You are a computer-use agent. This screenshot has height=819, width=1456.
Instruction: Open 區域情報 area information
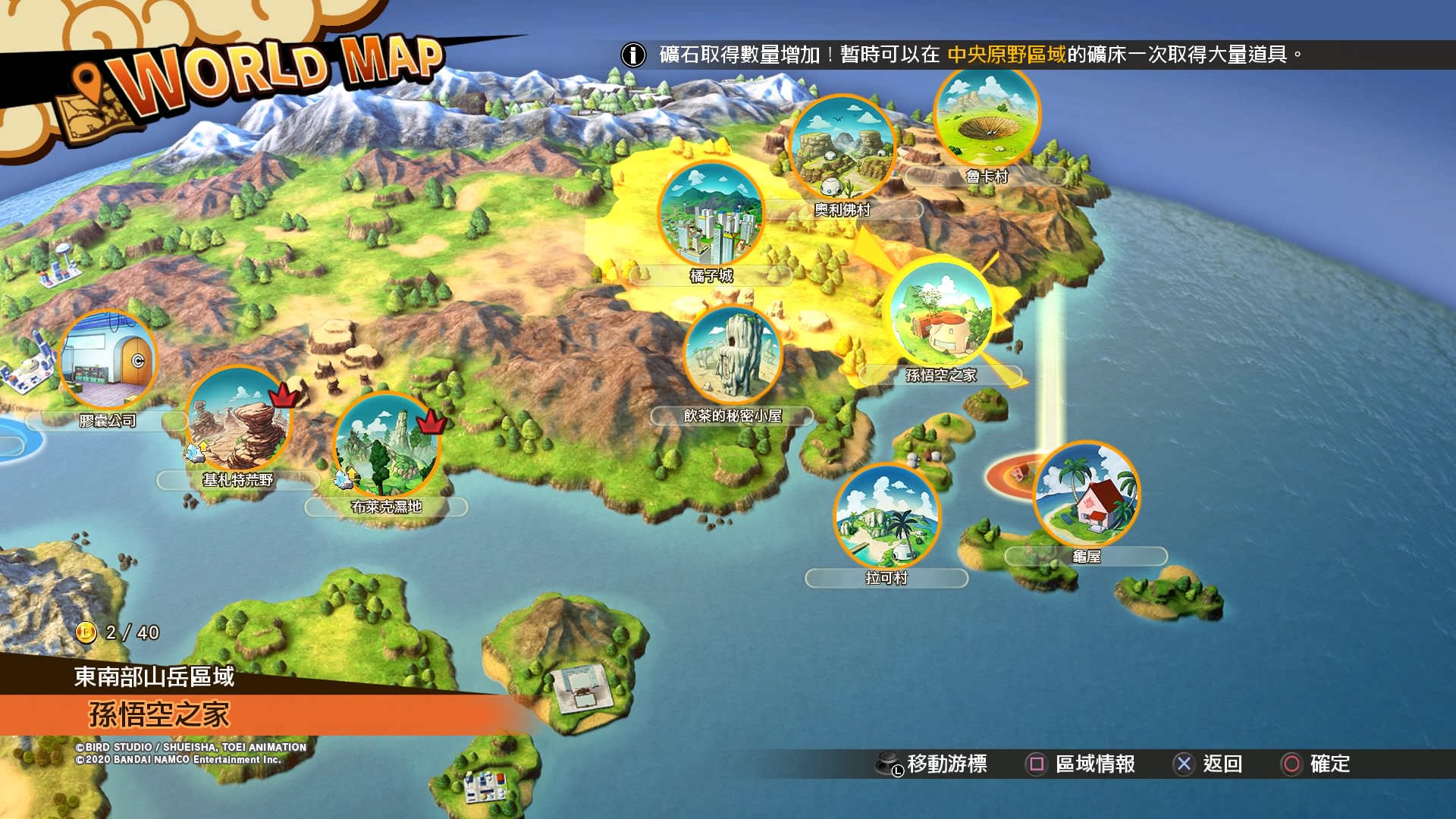1081,764
